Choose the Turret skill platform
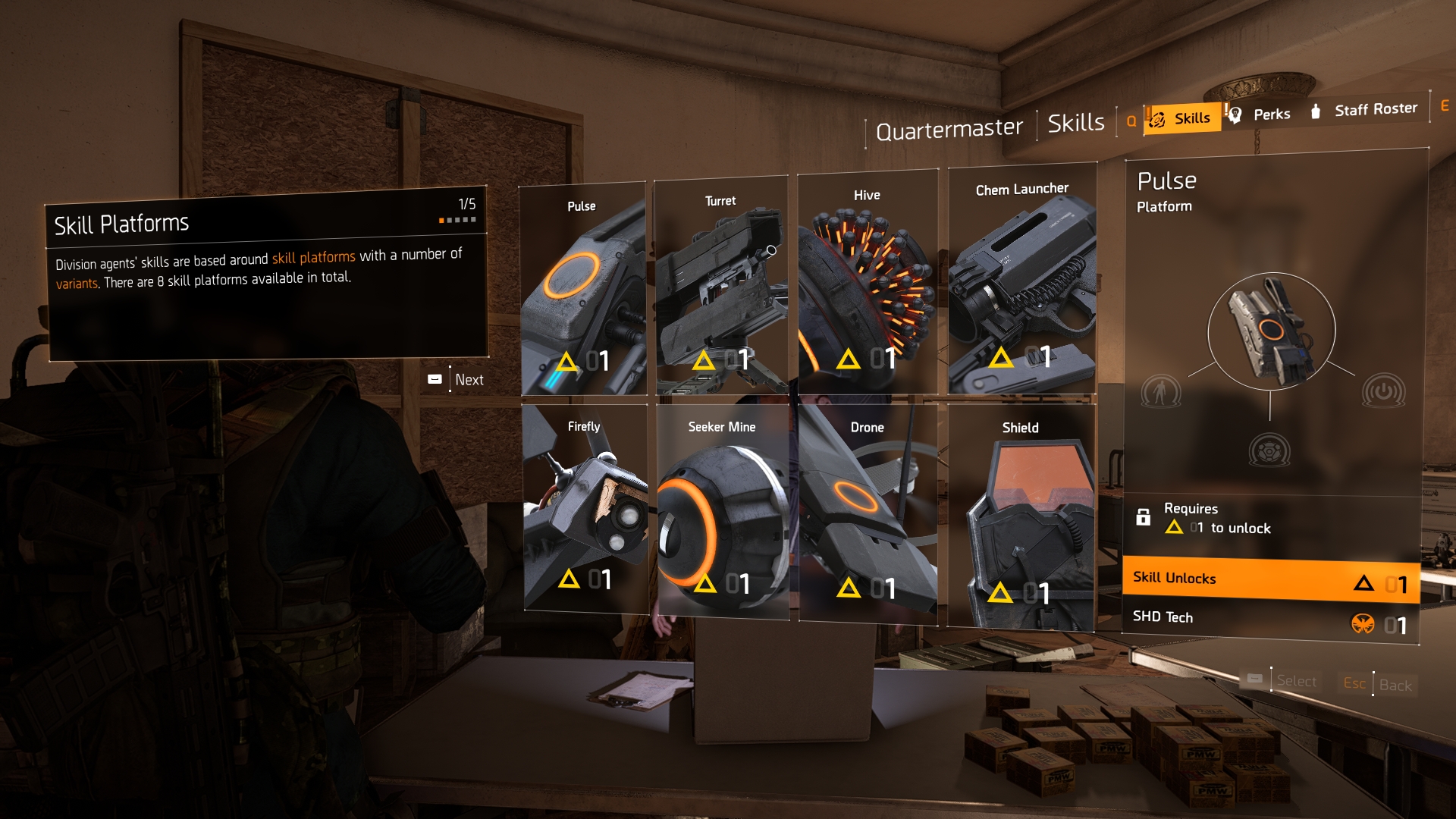Viewport: 1456px width, 819px height. tap(720, 286)
